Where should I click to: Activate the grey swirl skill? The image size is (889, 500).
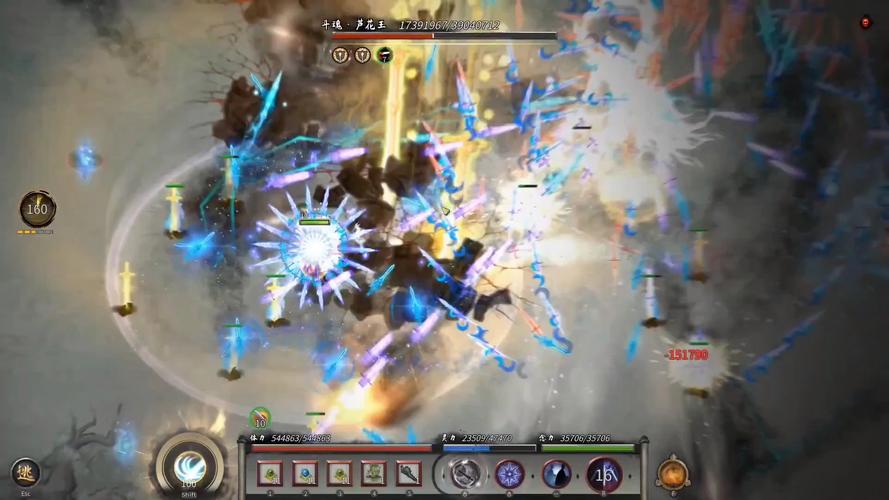pos(464,473)
